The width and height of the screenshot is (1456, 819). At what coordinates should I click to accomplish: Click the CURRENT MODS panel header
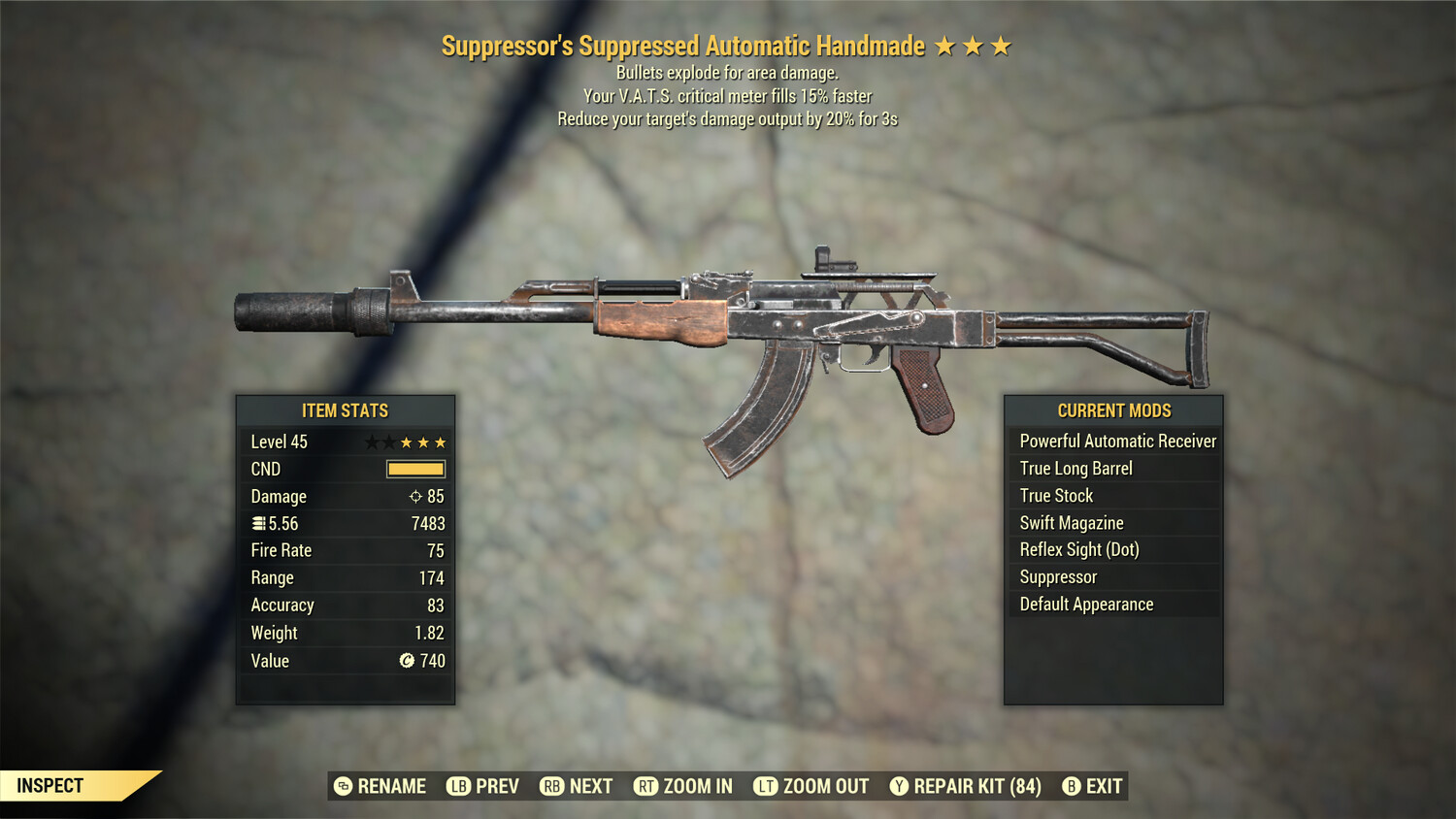(1112, 410)
